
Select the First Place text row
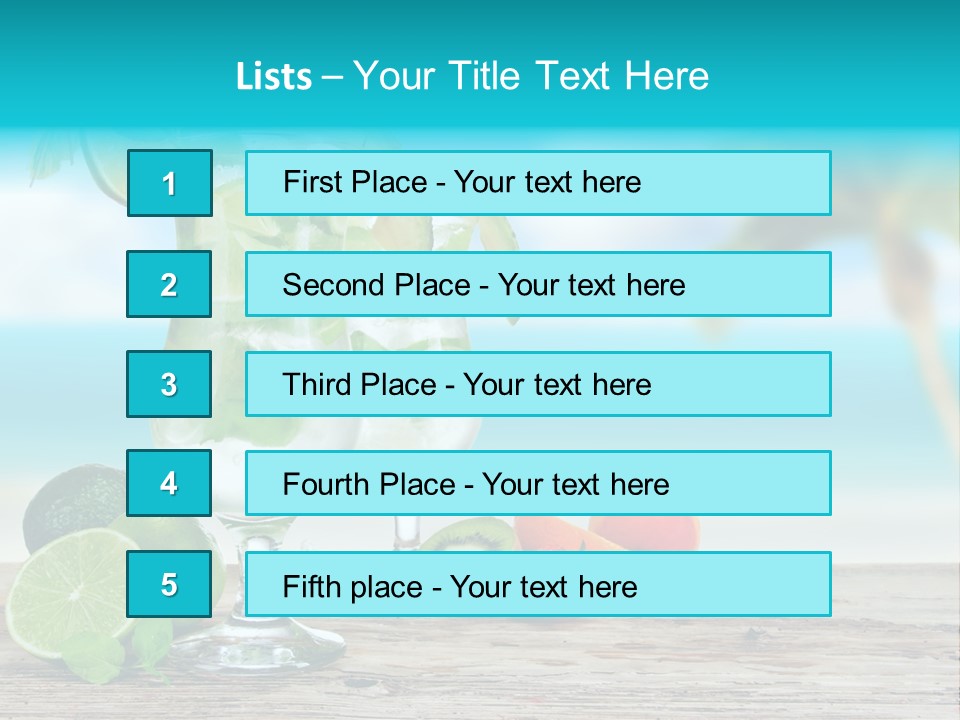point(538,183)
